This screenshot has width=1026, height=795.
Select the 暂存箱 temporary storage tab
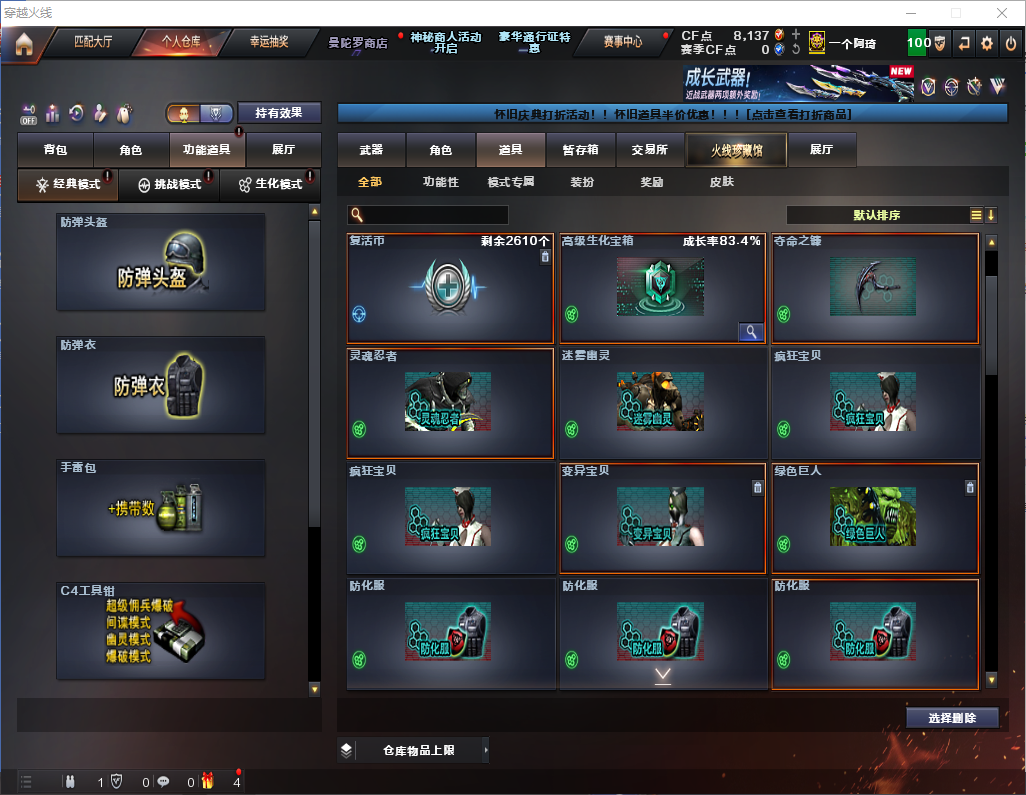pos(580,150)
